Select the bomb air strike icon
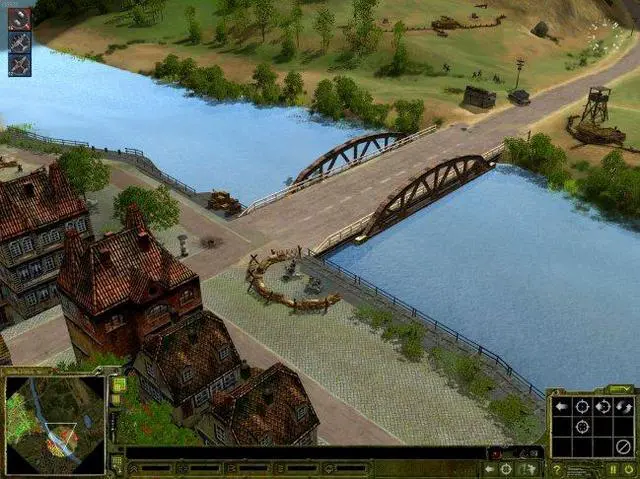This screenshot has height=479, width=640. (x=19, y=19)
